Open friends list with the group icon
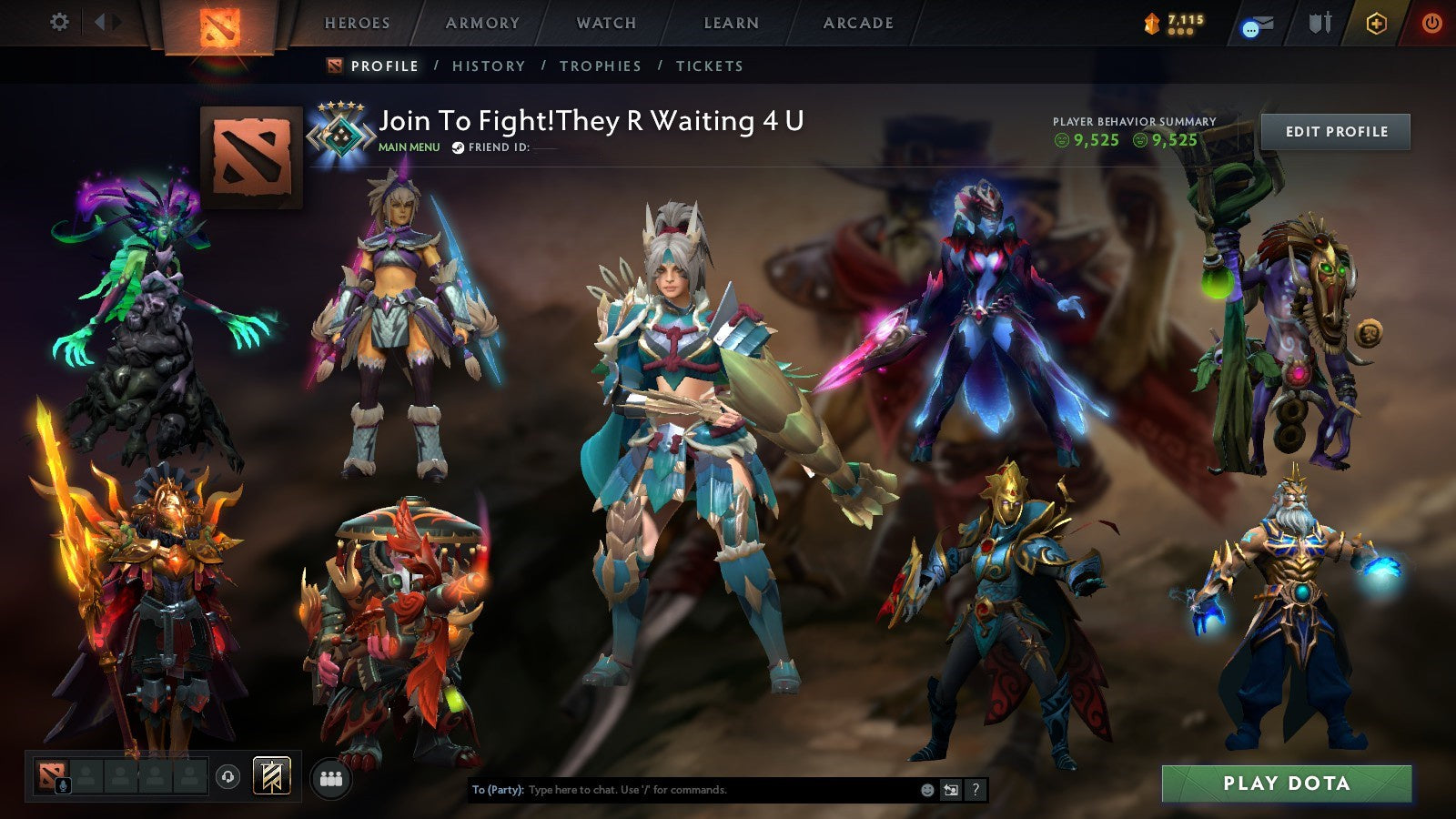This screenshot has height=819, width=1456. pos(332,778)
